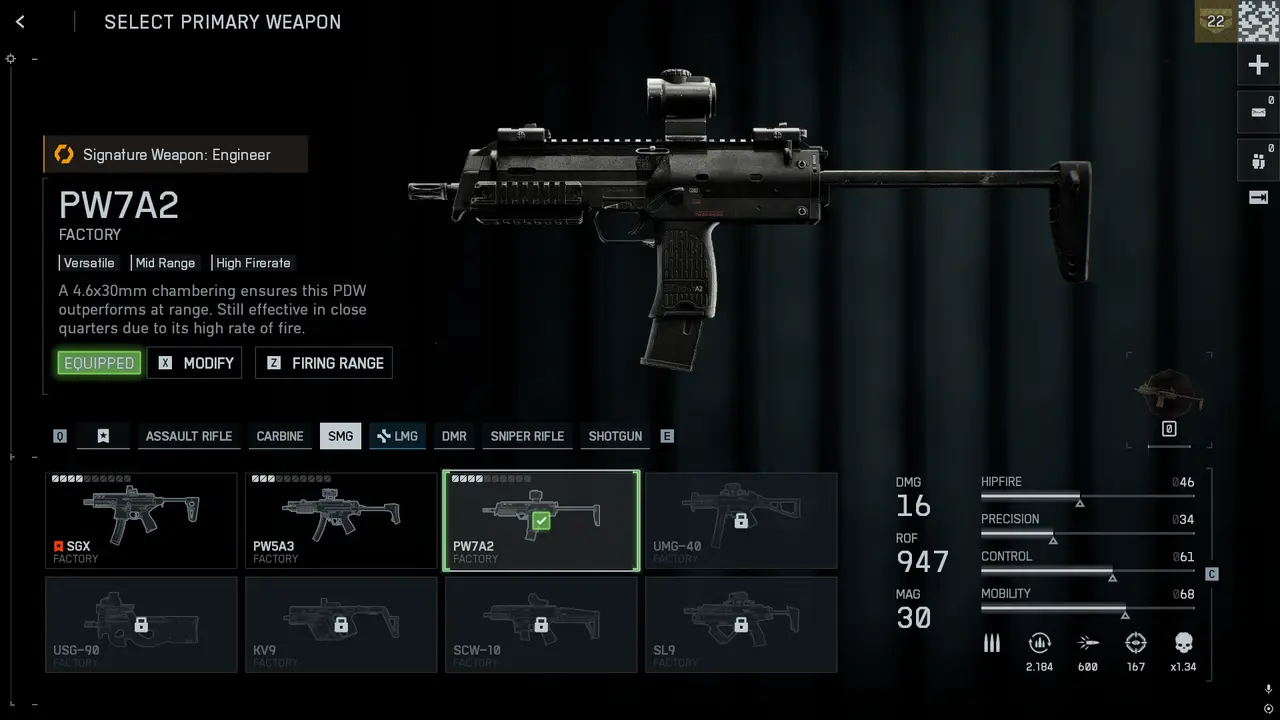Go back using the top-left arrow

point(20,22)
